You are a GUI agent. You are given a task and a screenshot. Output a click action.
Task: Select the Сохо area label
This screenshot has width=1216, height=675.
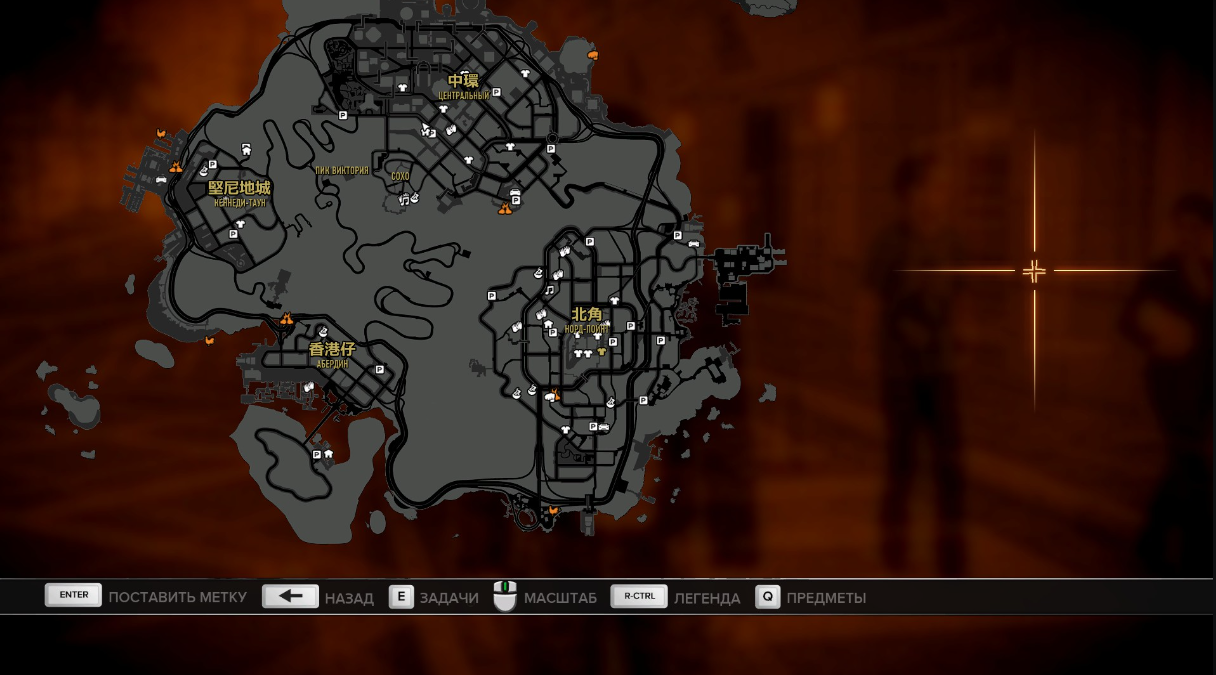pyautogui.click(x=400, y=177)
